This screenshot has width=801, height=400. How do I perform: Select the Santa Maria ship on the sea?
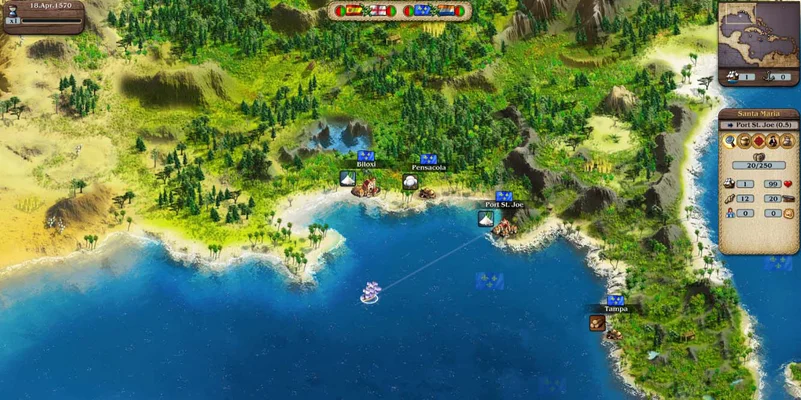[371, 292]
